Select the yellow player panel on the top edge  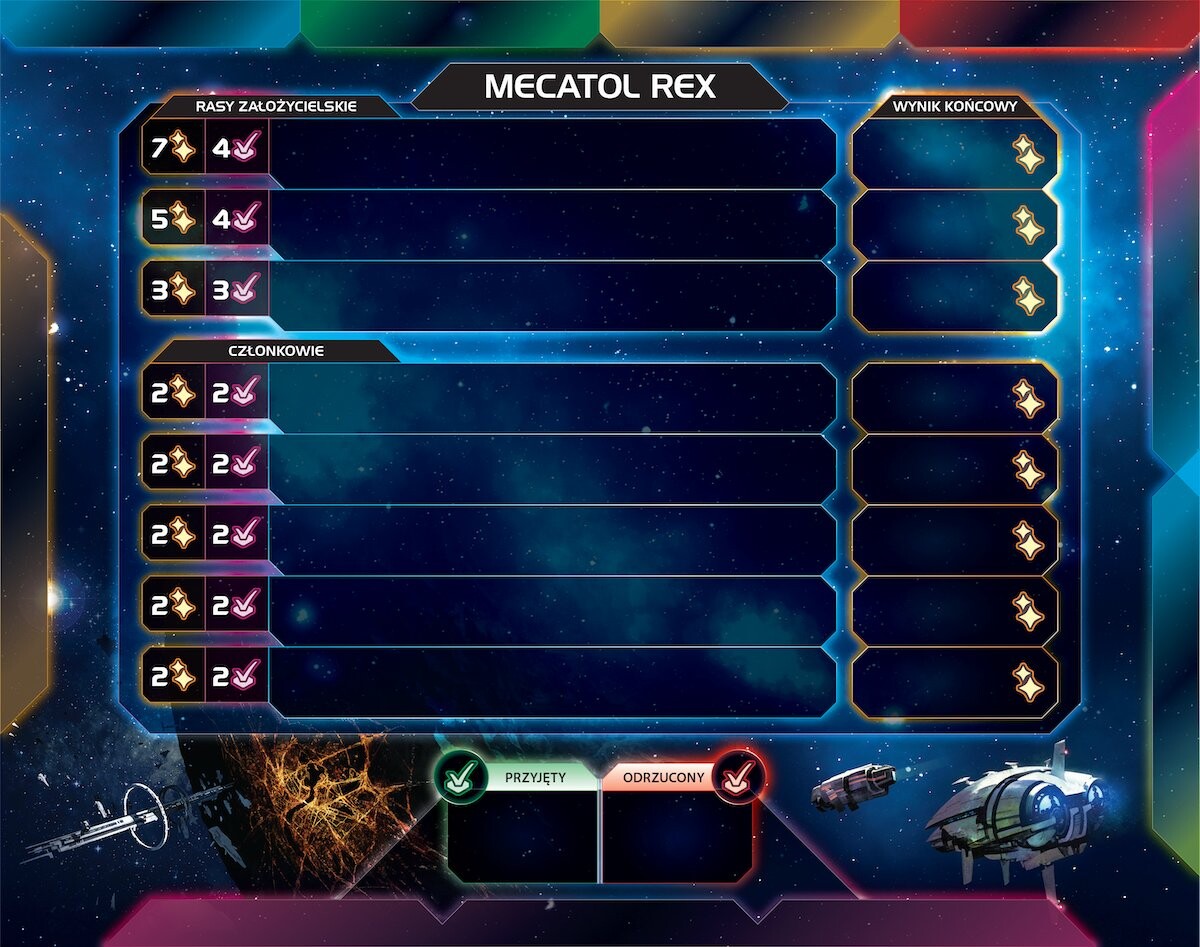[x=750, y=24]
